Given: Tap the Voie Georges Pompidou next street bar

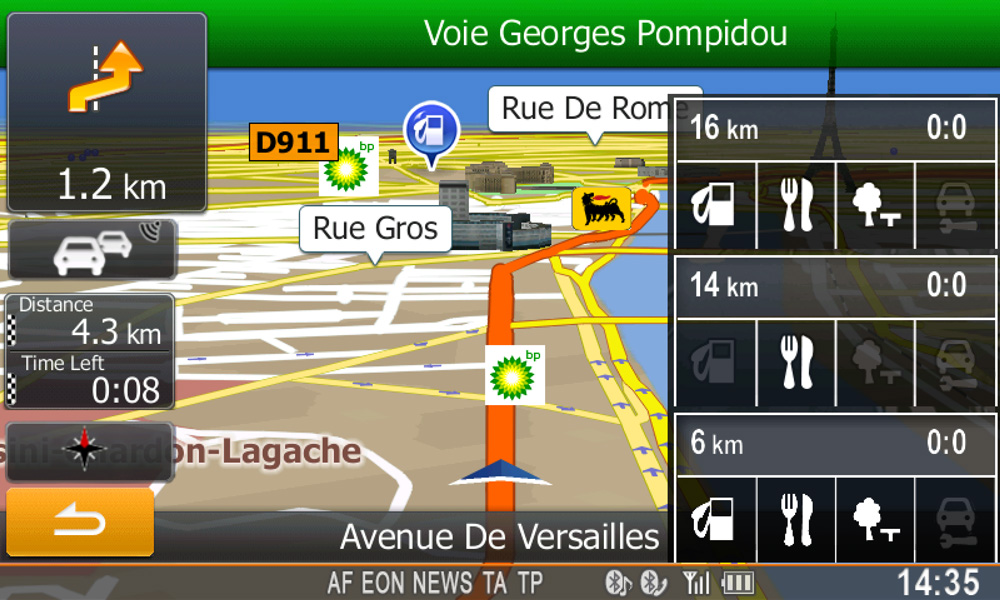Looking at the screenshot, I should click(x=605, y=34).
